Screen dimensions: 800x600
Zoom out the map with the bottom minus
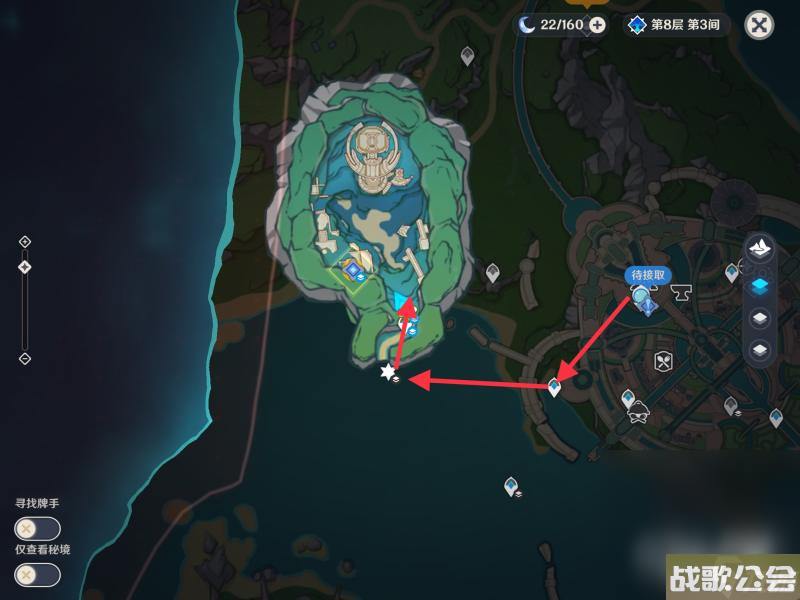coord(25,359)
